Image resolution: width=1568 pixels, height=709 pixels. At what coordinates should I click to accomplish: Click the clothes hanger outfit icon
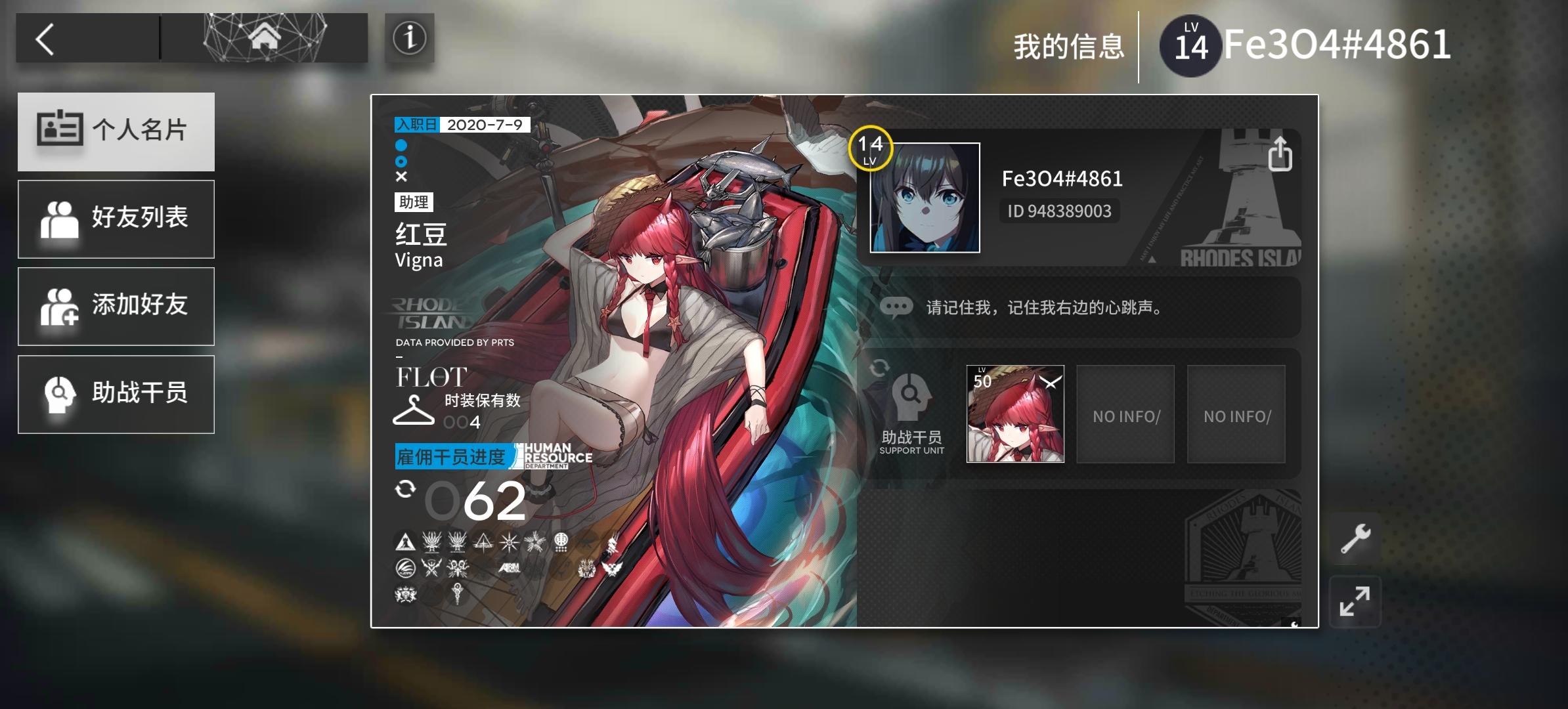point(414,412)
